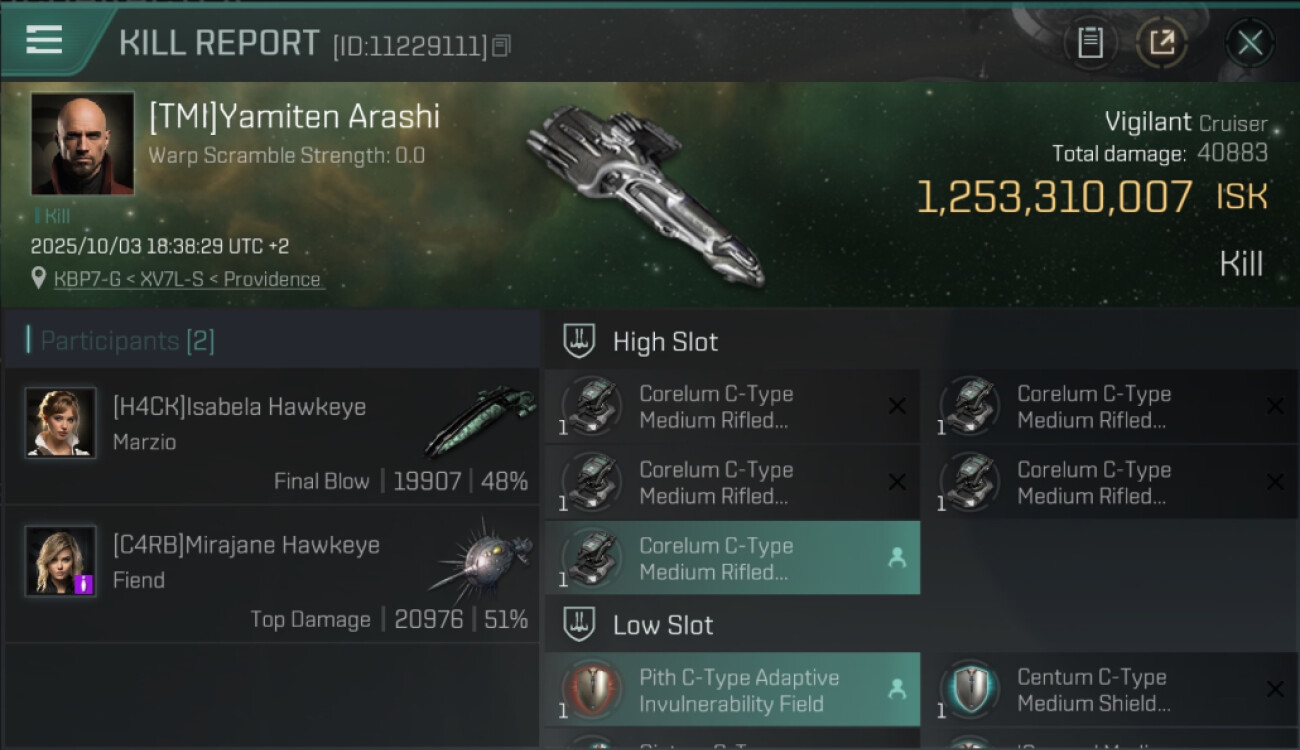Share the kill report externally
The height and width of the screenshot is (750, 1300).
(1162, 43)
